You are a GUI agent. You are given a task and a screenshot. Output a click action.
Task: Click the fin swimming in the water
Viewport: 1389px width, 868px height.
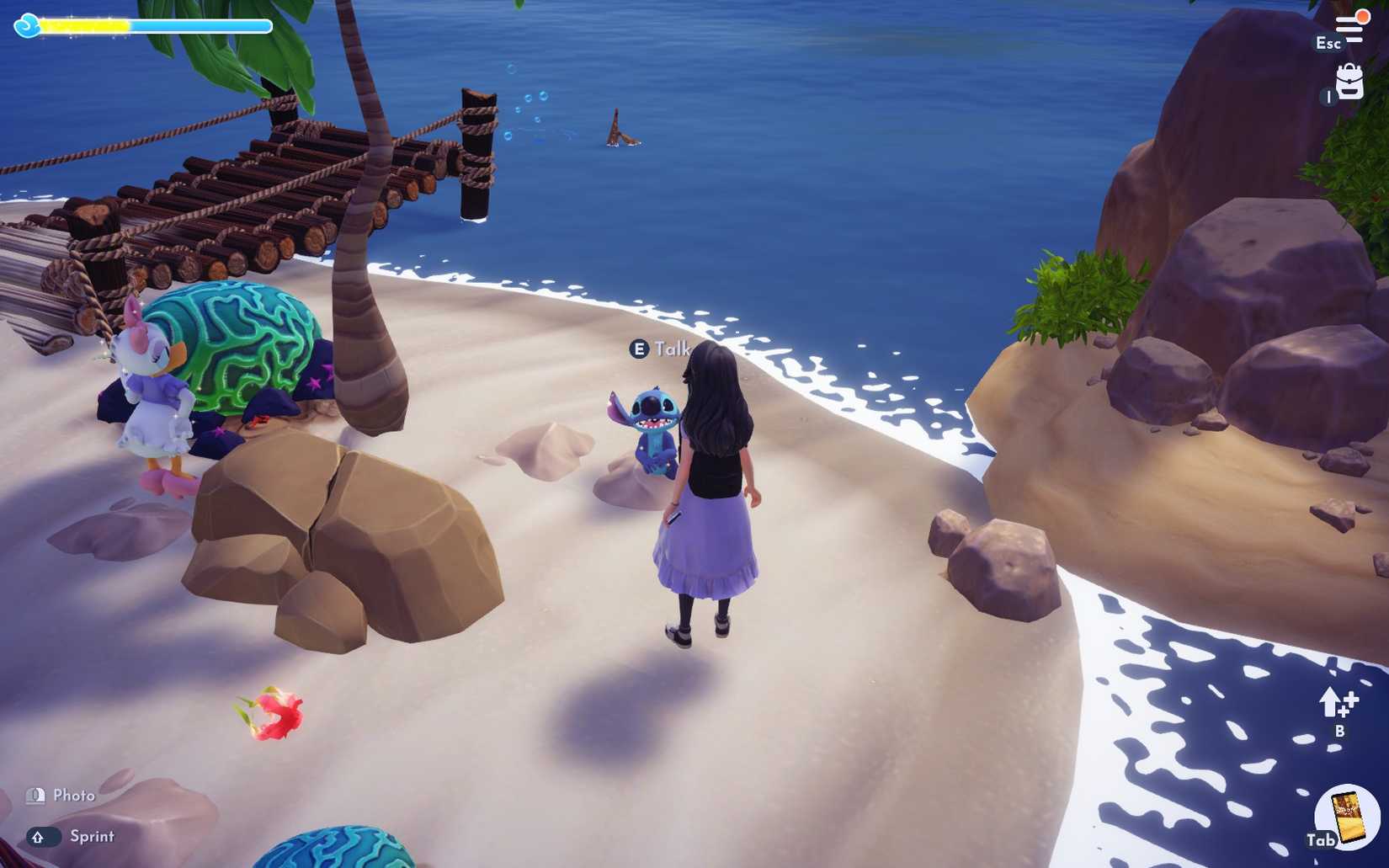(620, 128)
